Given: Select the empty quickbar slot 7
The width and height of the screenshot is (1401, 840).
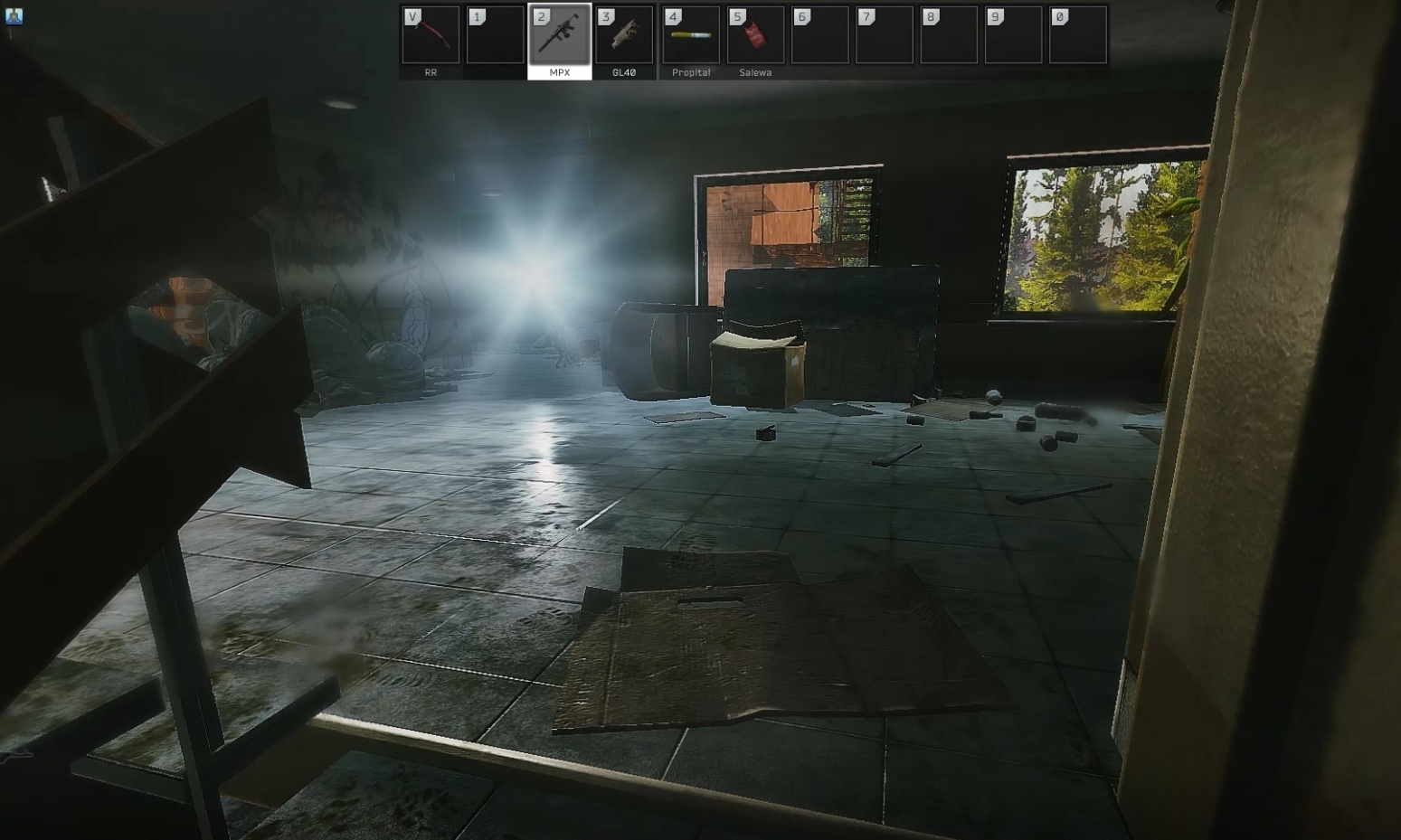Looking at the screenshot, I should [884, 35].
